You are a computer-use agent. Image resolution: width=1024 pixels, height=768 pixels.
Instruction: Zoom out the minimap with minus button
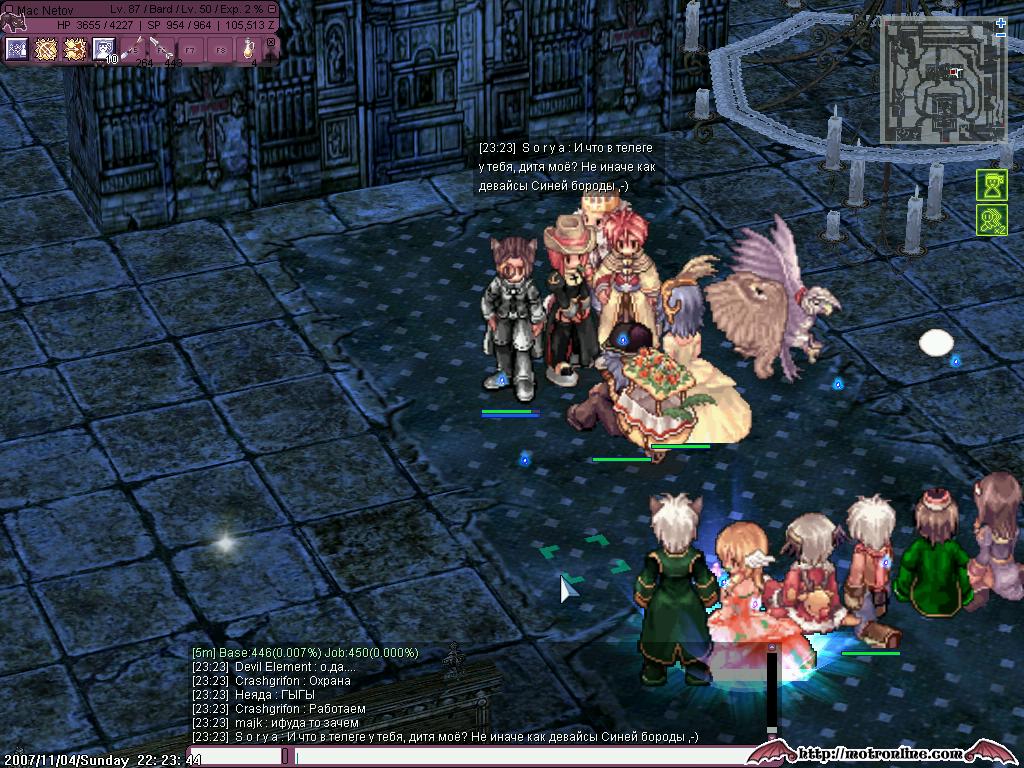point(1001,35)
